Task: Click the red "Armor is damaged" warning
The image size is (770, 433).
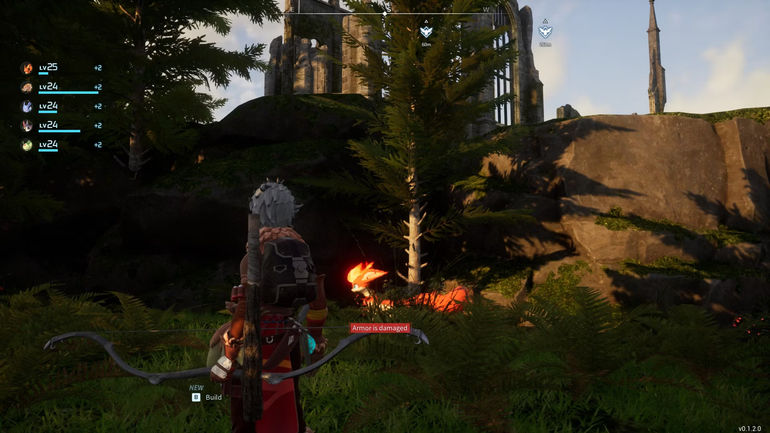Action: [x=380, y=328]
